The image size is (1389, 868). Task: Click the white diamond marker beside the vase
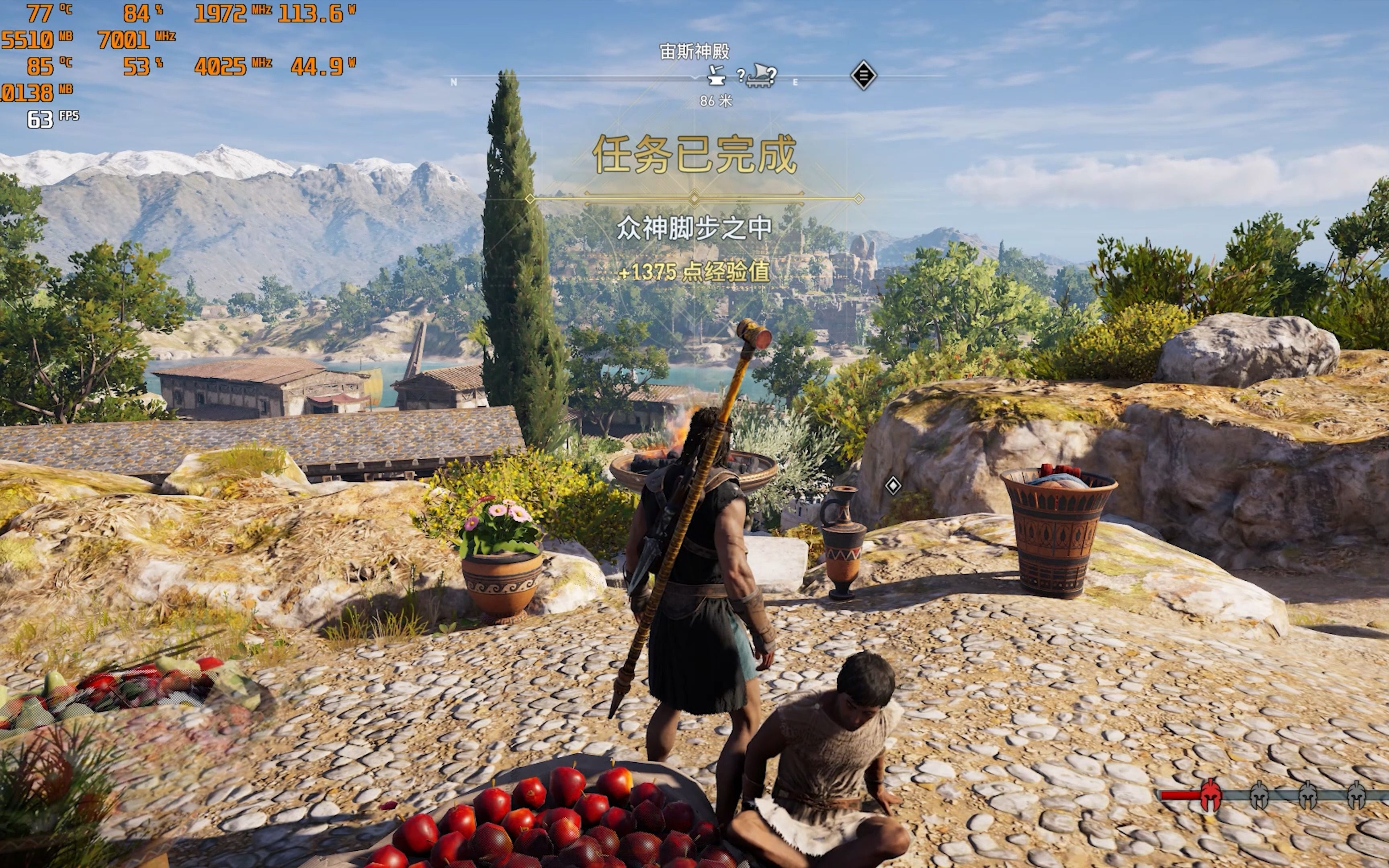coord(893,486)
